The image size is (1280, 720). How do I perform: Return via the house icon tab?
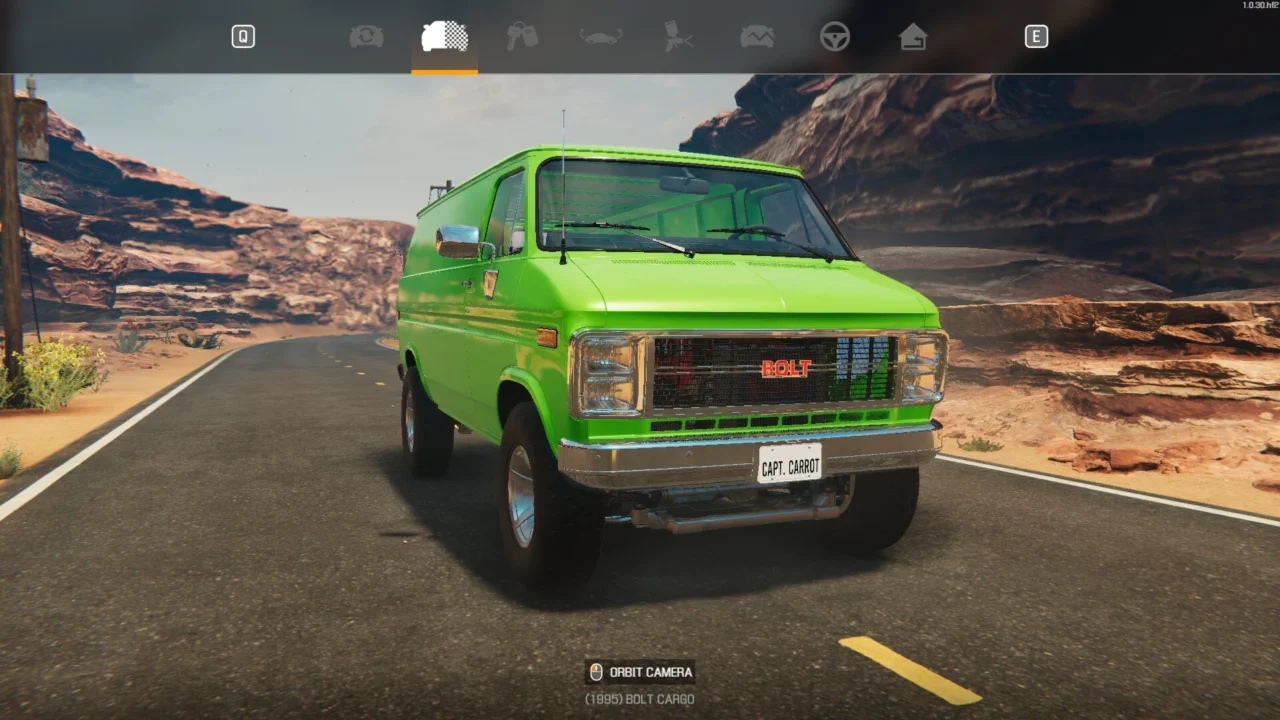click(912, 37)
